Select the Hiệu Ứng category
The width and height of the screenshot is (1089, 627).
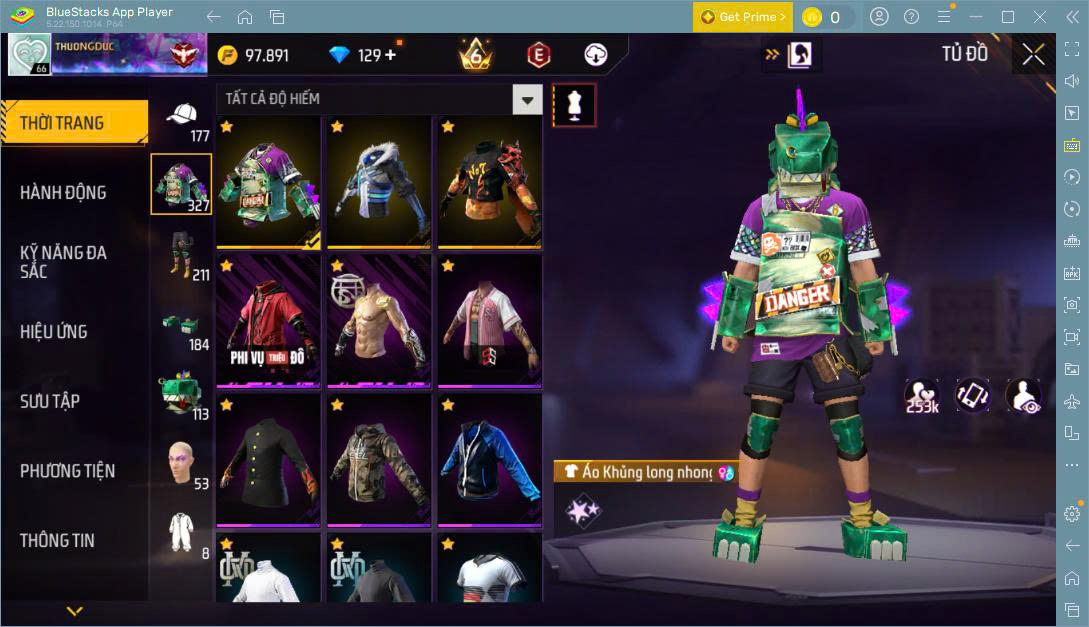point(54,331)
